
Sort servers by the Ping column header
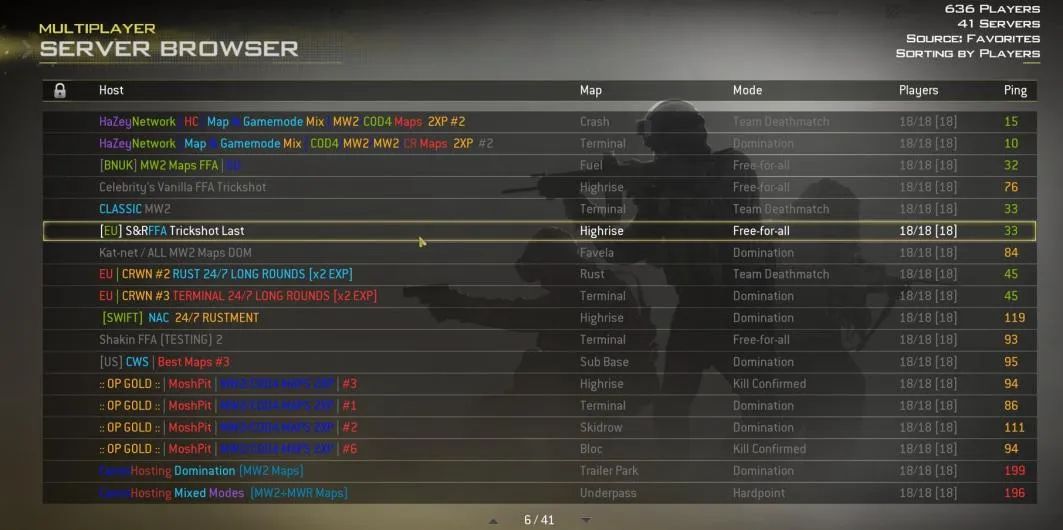click(x=1015, y=90)
